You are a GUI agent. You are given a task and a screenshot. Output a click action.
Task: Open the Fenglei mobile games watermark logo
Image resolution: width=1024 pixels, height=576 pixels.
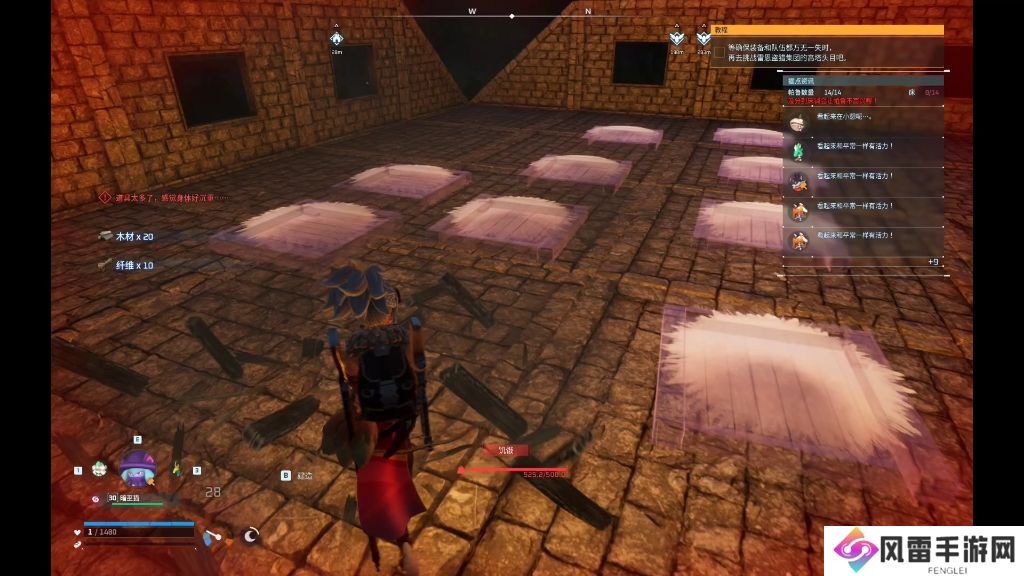click(922, 551)
